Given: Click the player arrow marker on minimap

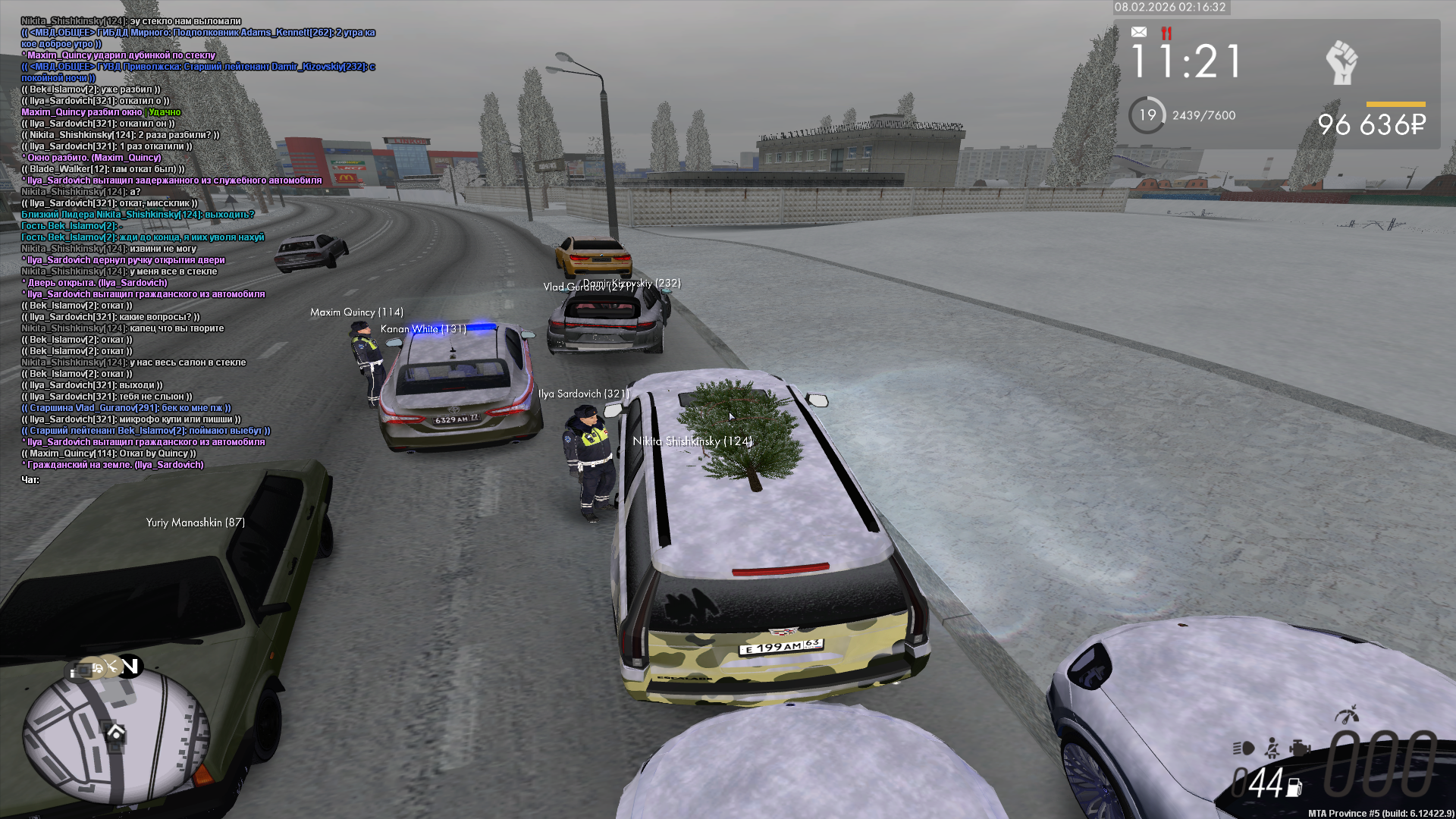Looking at the screenshot, I should (116, 733).
